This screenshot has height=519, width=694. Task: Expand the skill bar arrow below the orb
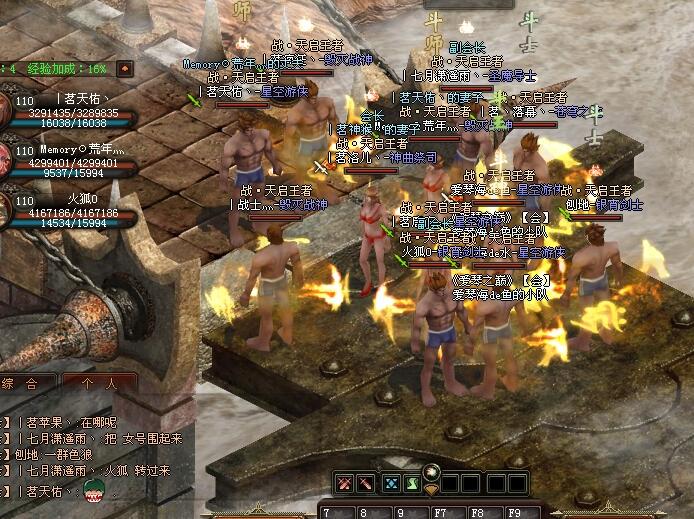click(432, 490)
